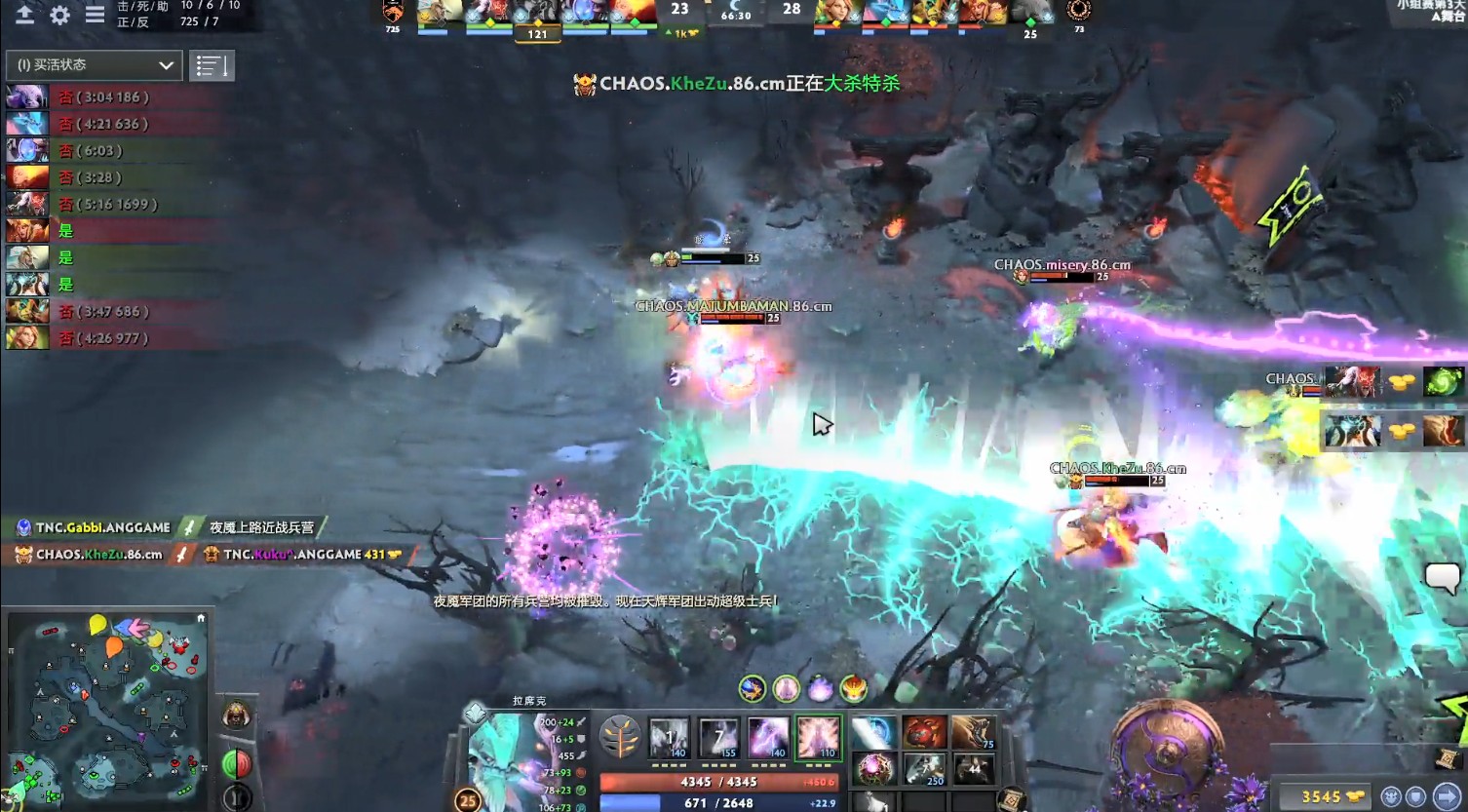The height and width of the screenshot is (812, 1468).
Task: Open the (I) 买活状态 dropdown
Action: tap(93, 64)
